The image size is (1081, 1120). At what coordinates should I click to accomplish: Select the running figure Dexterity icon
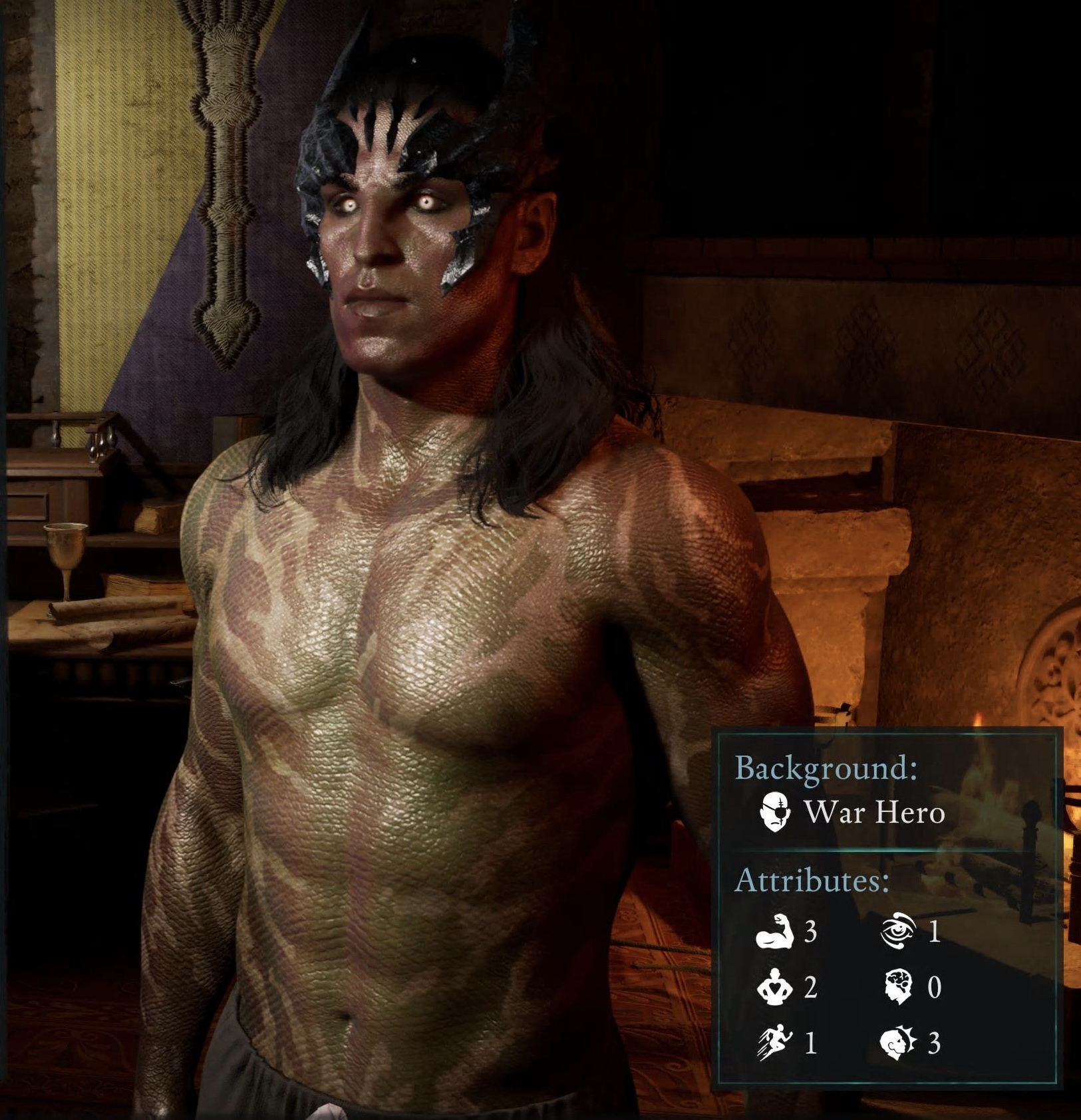774,1043
